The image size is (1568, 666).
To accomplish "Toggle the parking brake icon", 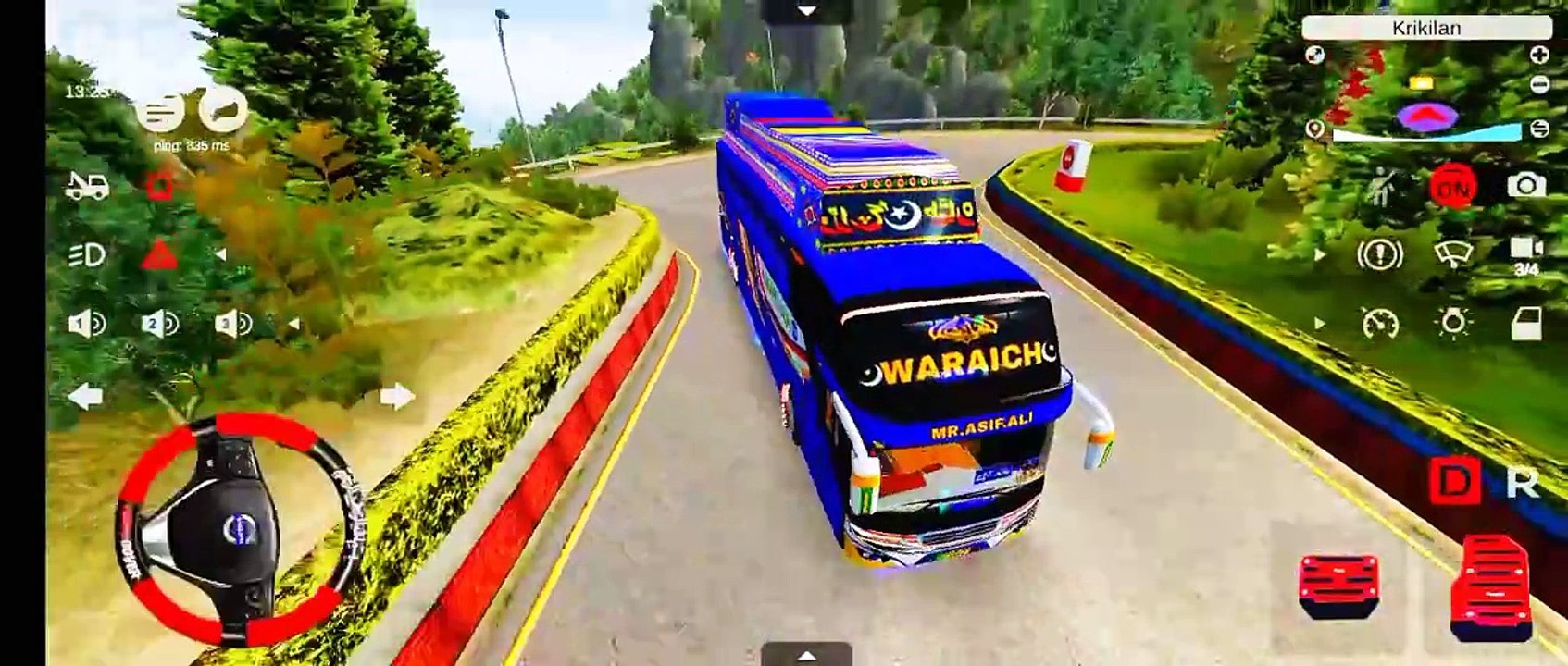I will pyautogui.click(x=1379, y=254).
